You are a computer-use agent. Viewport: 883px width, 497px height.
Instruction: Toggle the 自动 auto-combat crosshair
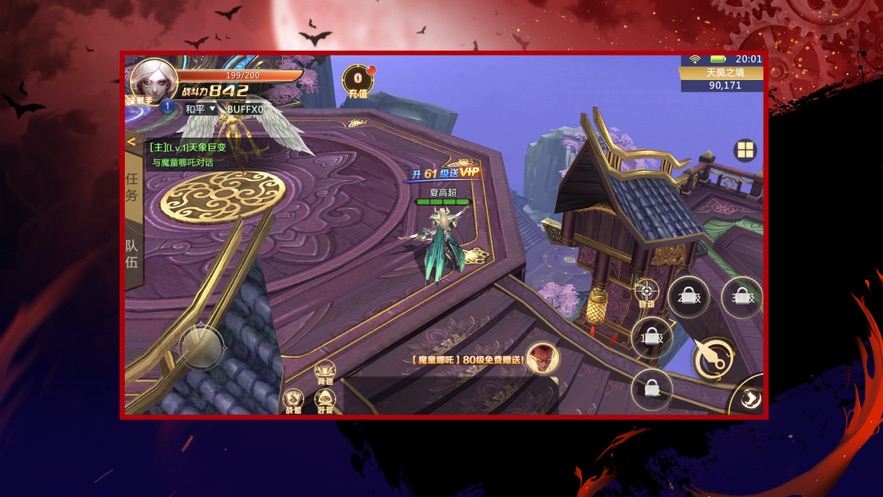(647, 293)
